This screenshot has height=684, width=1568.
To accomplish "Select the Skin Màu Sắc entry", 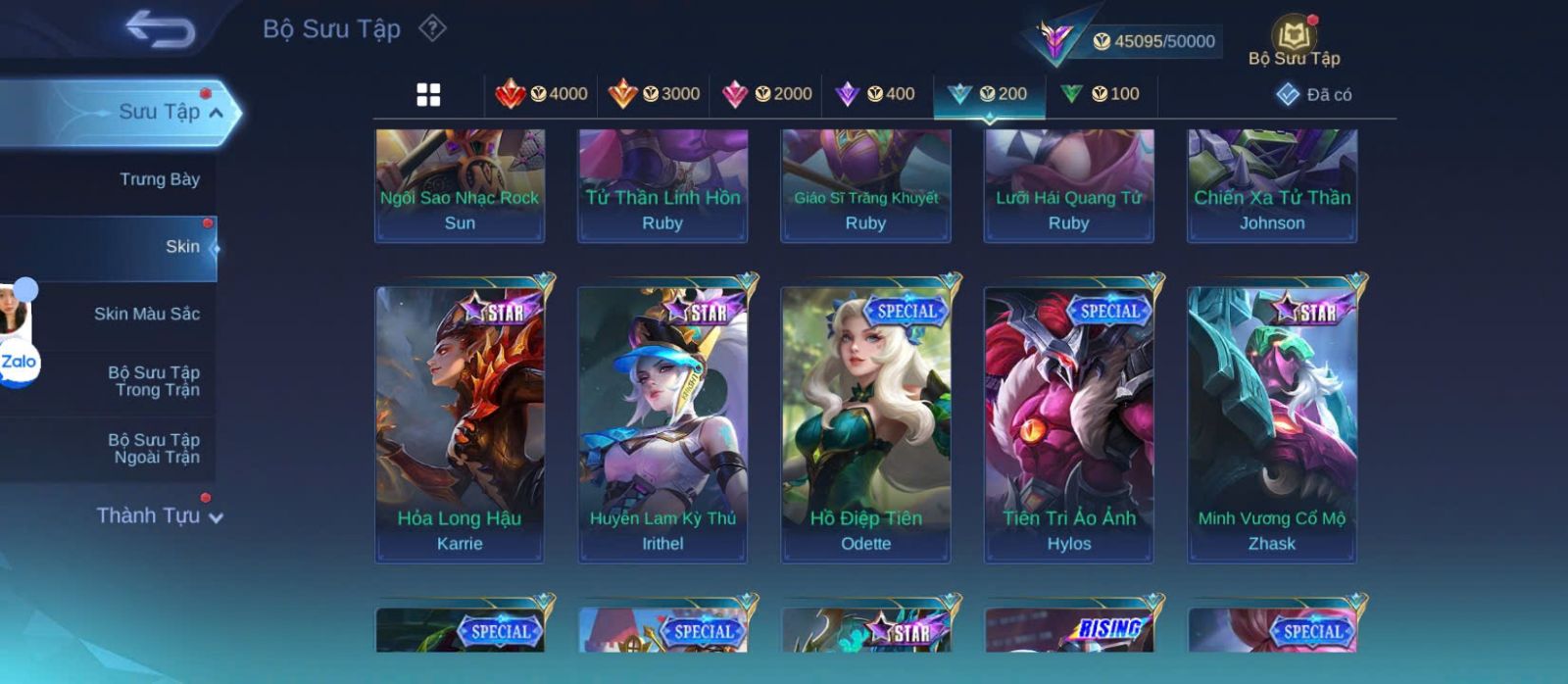I will pos(147,314).
